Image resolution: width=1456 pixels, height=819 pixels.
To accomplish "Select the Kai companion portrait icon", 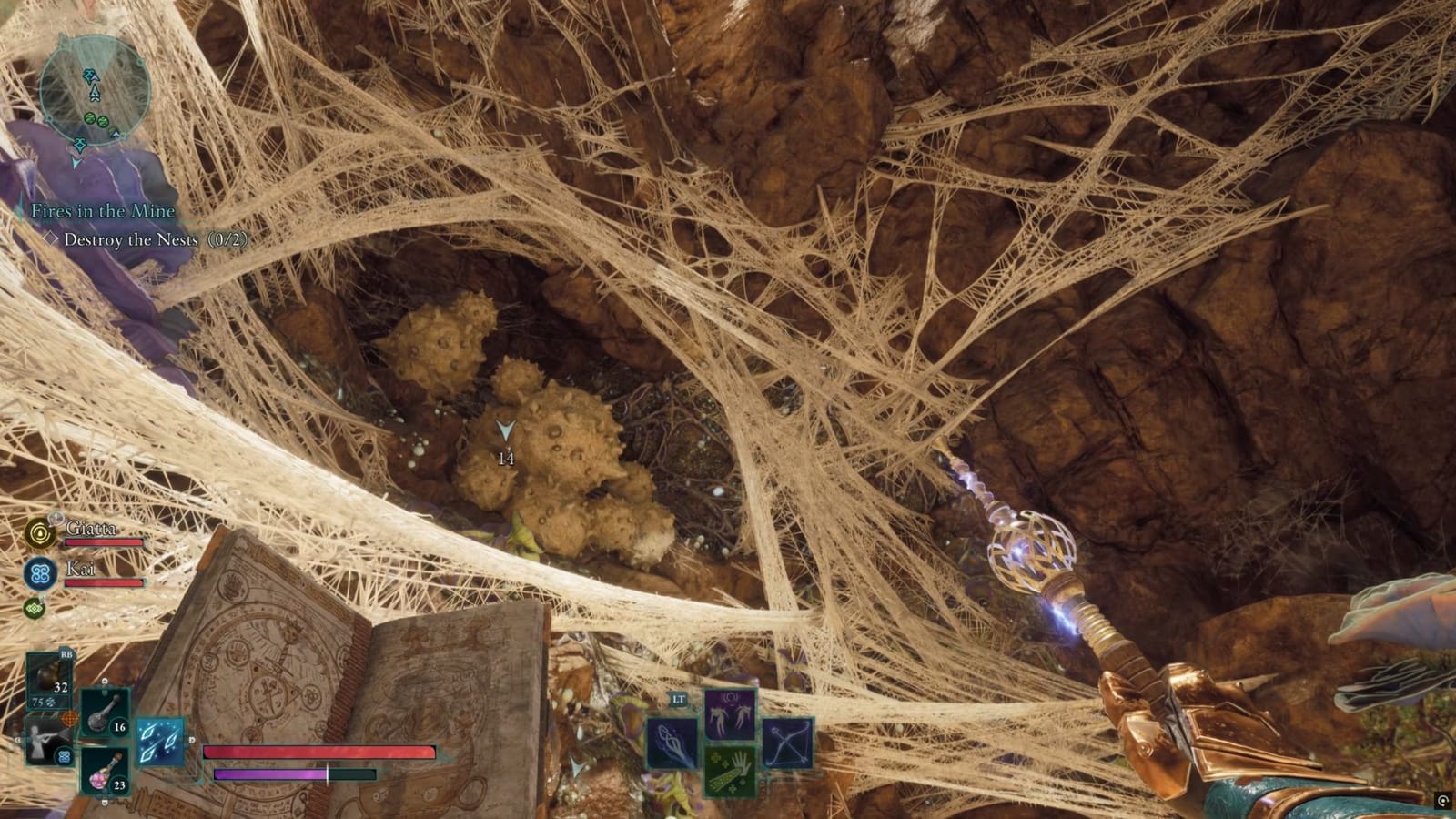I will coord(42,575).
